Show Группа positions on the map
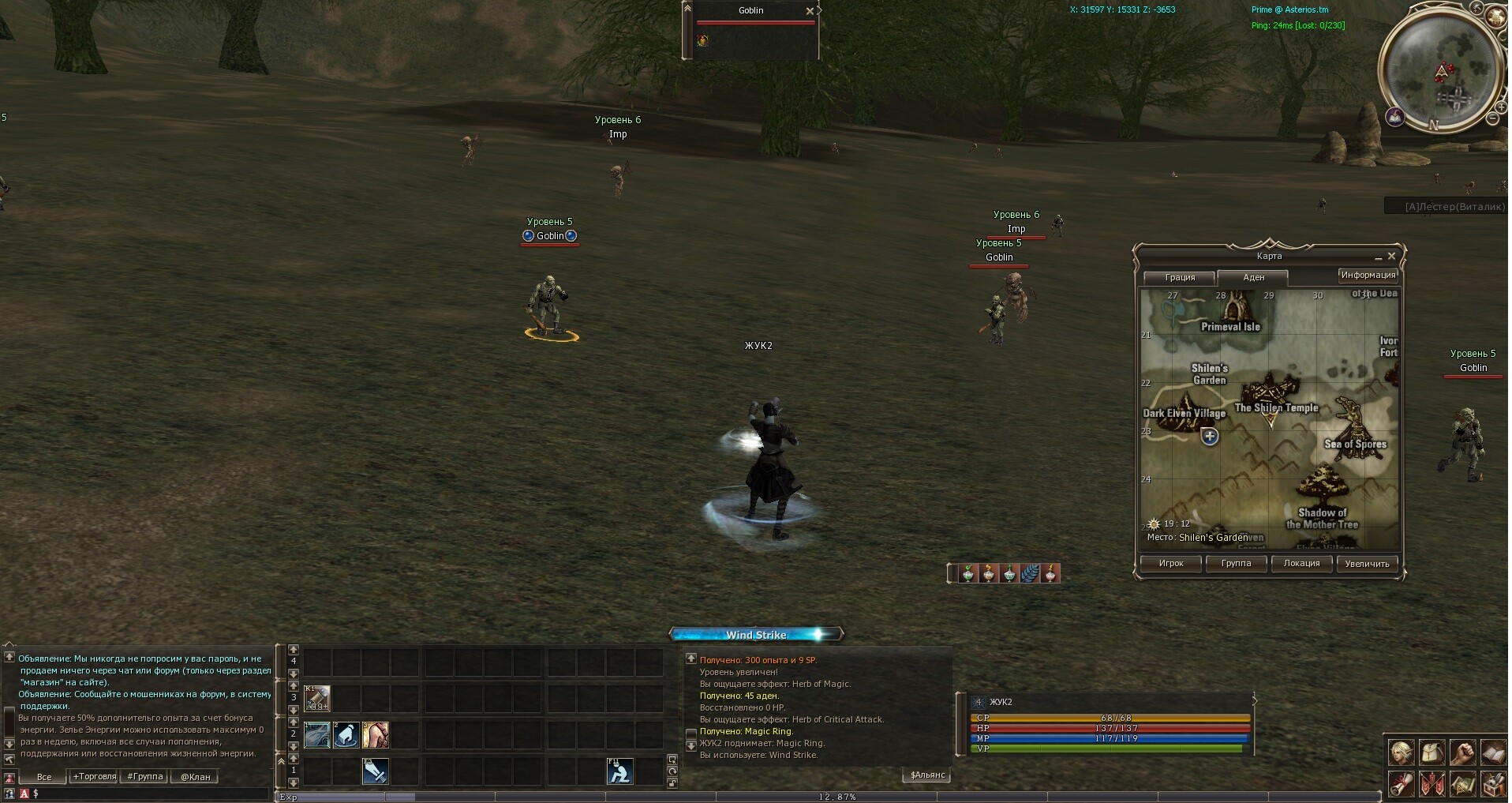 1236,564
